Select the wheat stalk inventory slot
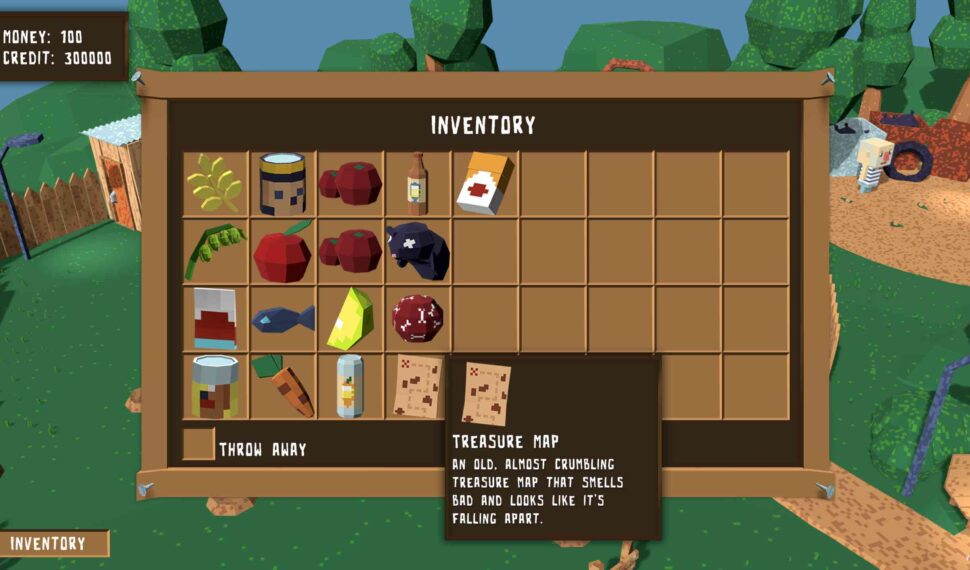This screenshot has height=570, width=970. 215,184
